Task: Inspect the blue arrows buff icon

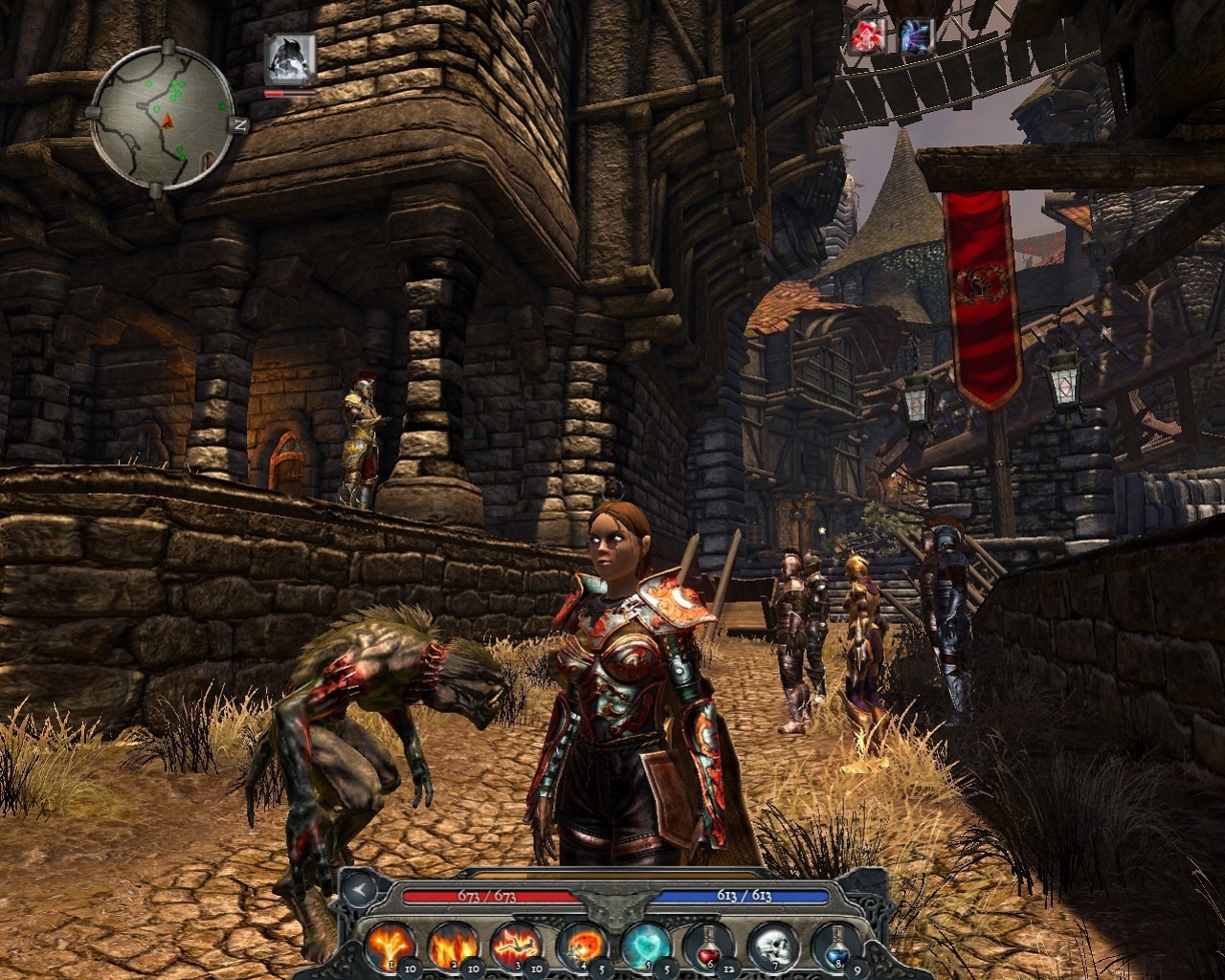Action: 916,37
